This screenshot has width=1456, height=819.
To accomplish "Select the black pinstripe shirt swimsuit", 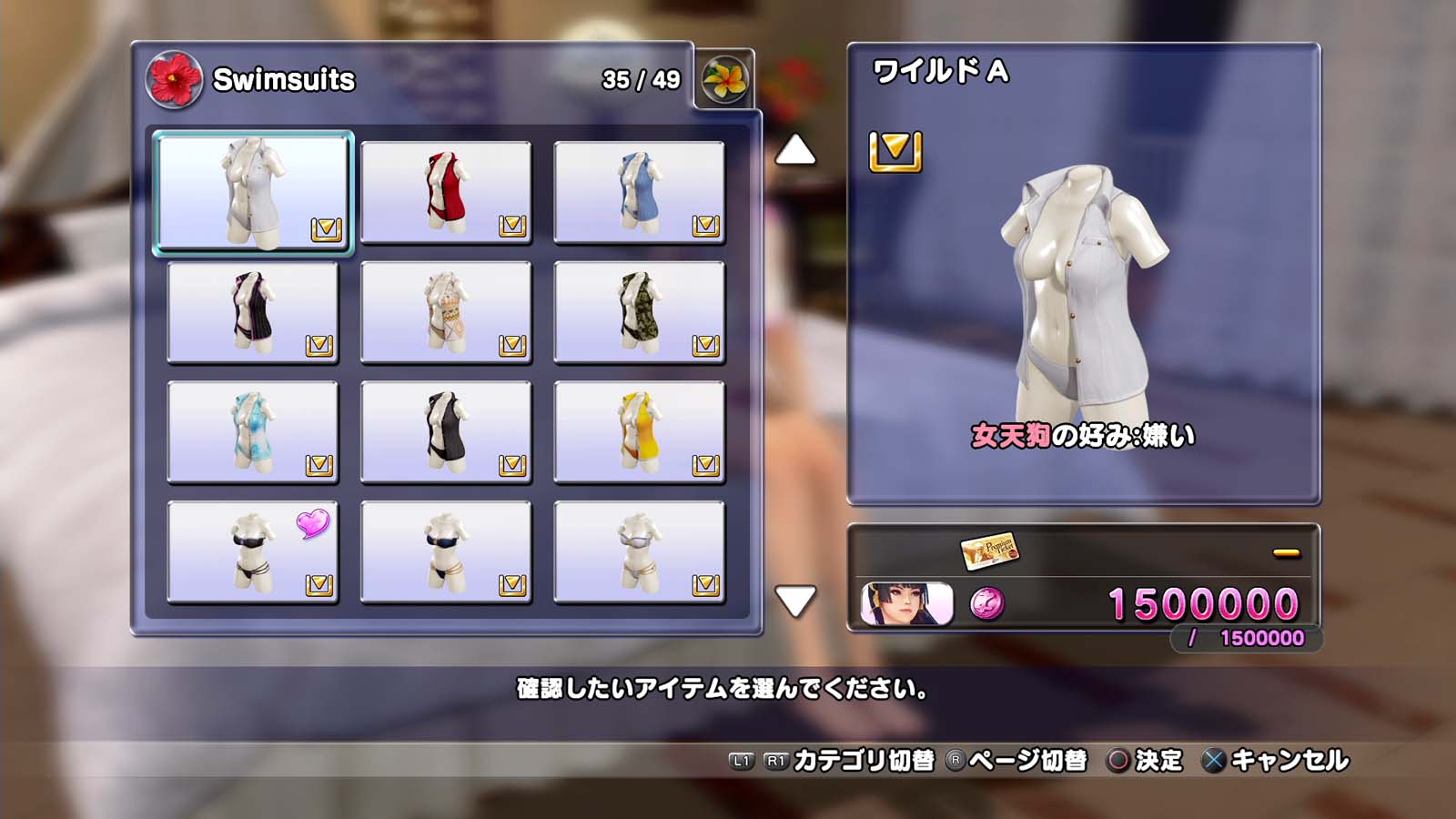I will (253, 312).
